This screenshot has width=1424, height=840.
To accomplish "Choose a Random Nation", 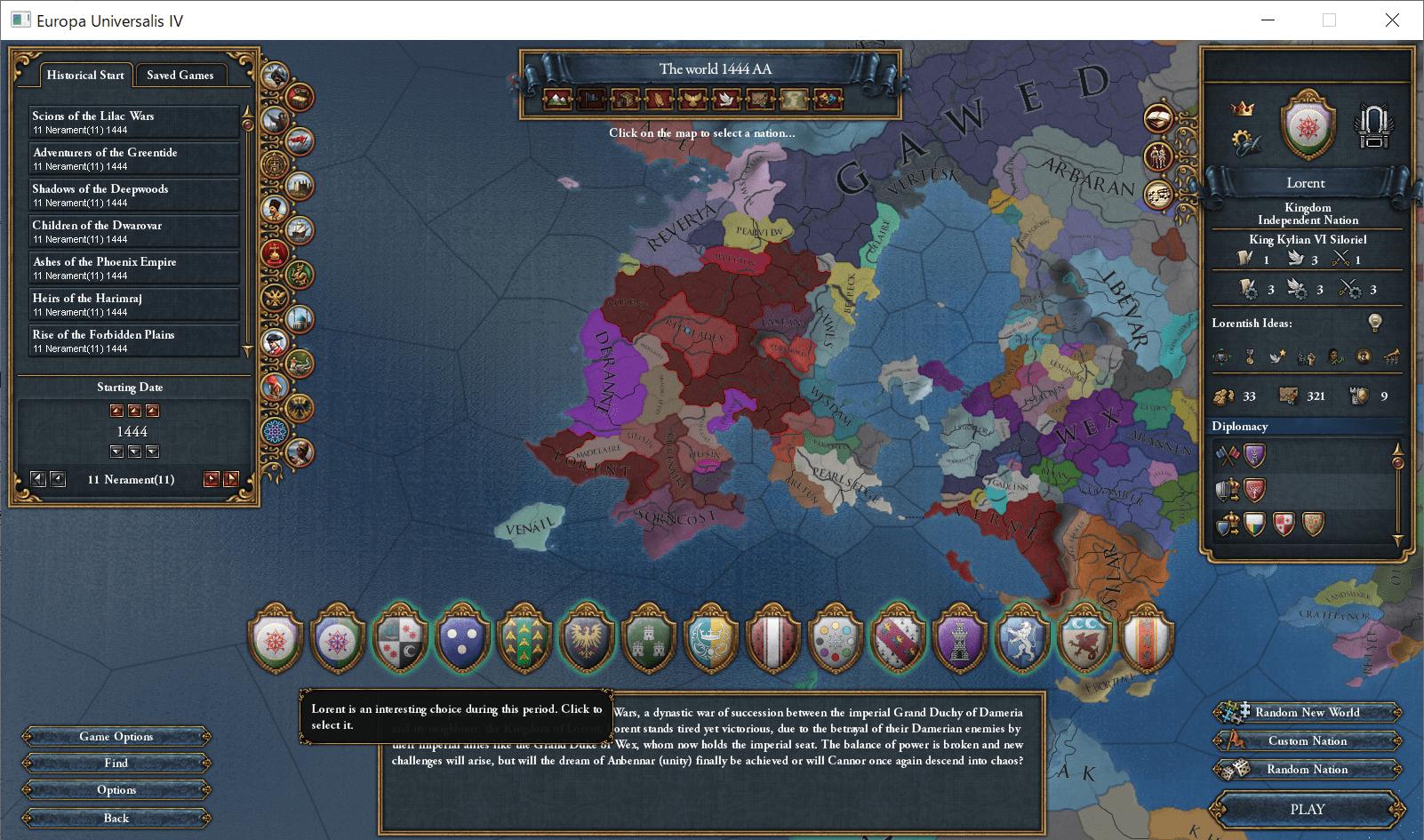I will (x=1307, y=769).
